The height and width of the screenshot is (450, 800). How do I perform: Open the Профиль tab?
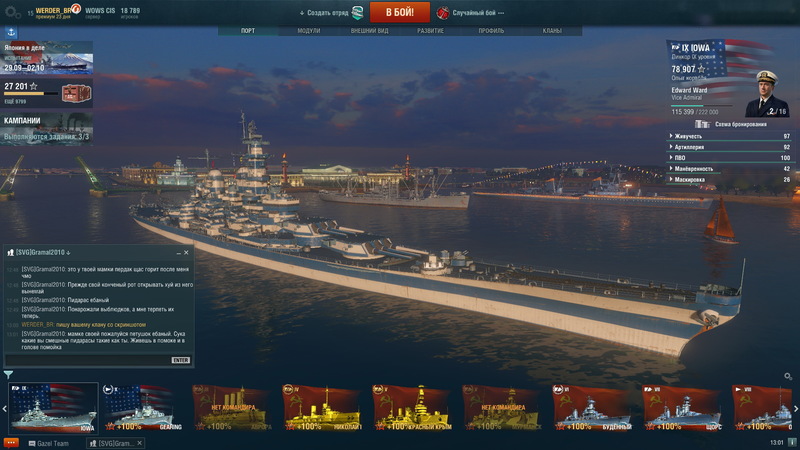click(491, 31)
